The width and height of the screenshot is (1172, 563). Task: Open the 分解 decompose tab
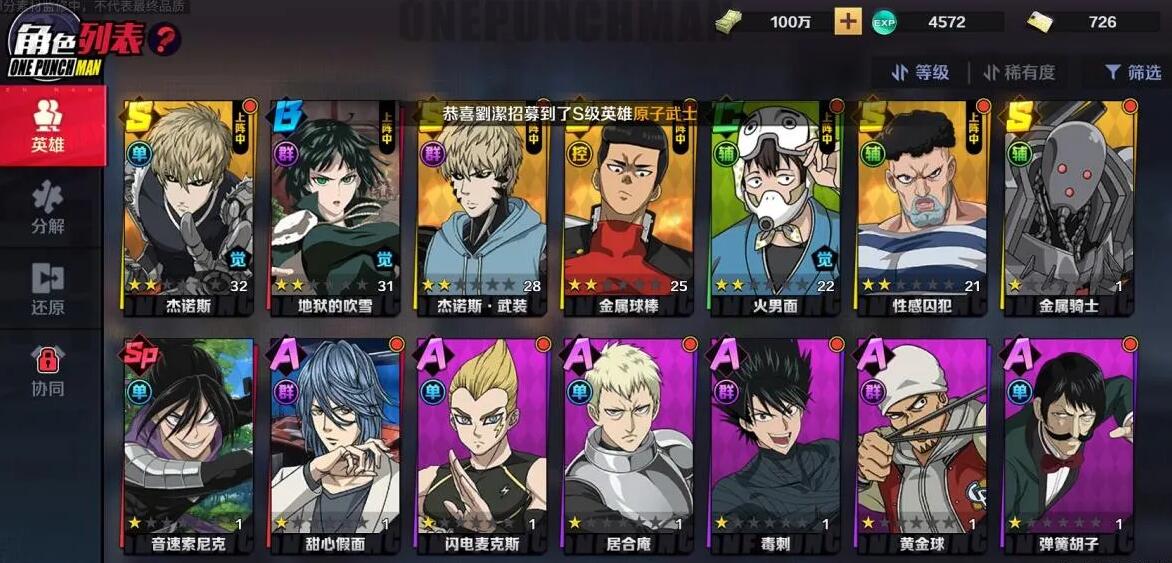click(48, 208)
